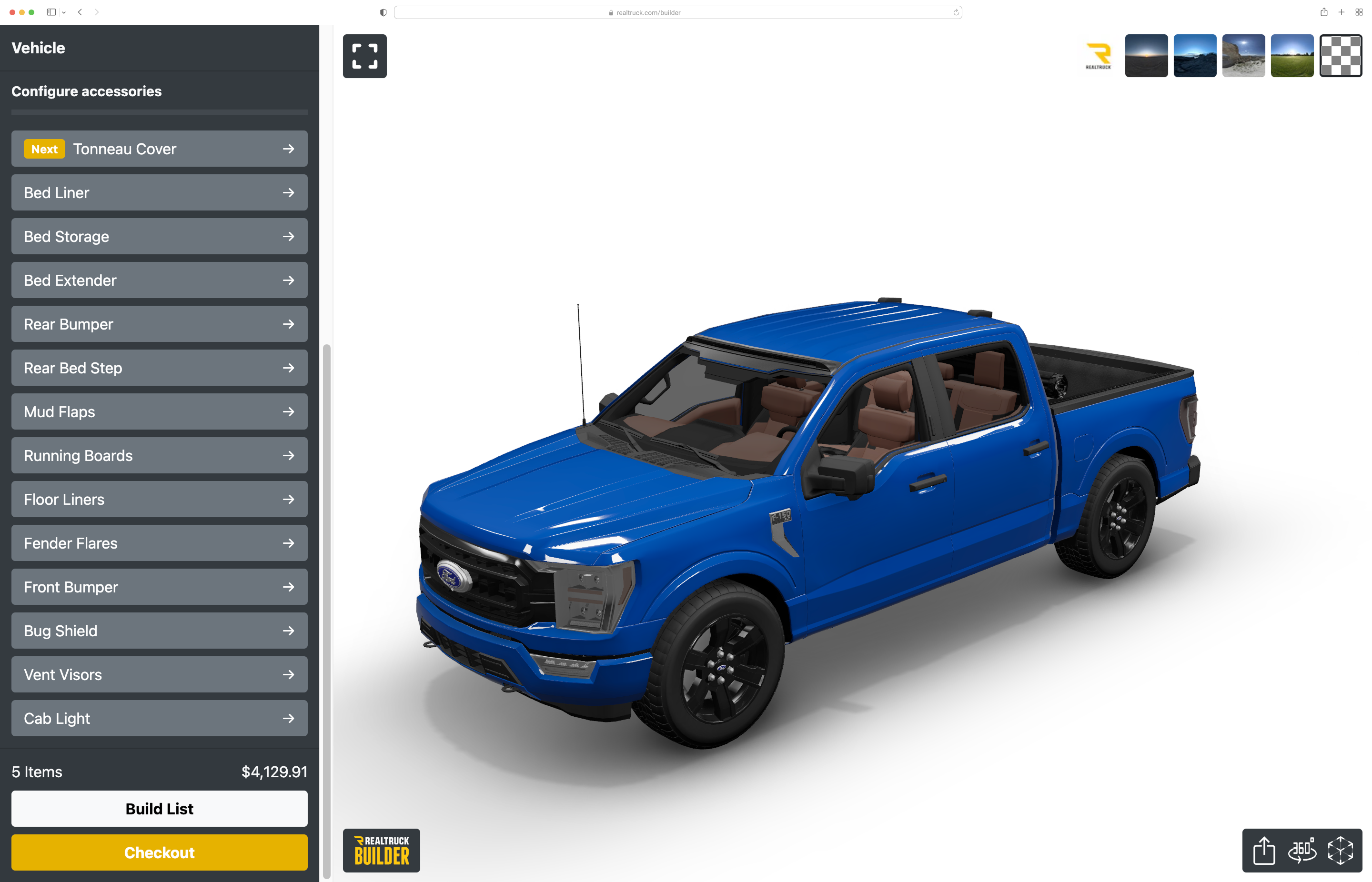The image size is (1372, 882).
Task: Select the Cab Light category
Action: [159, 719]
